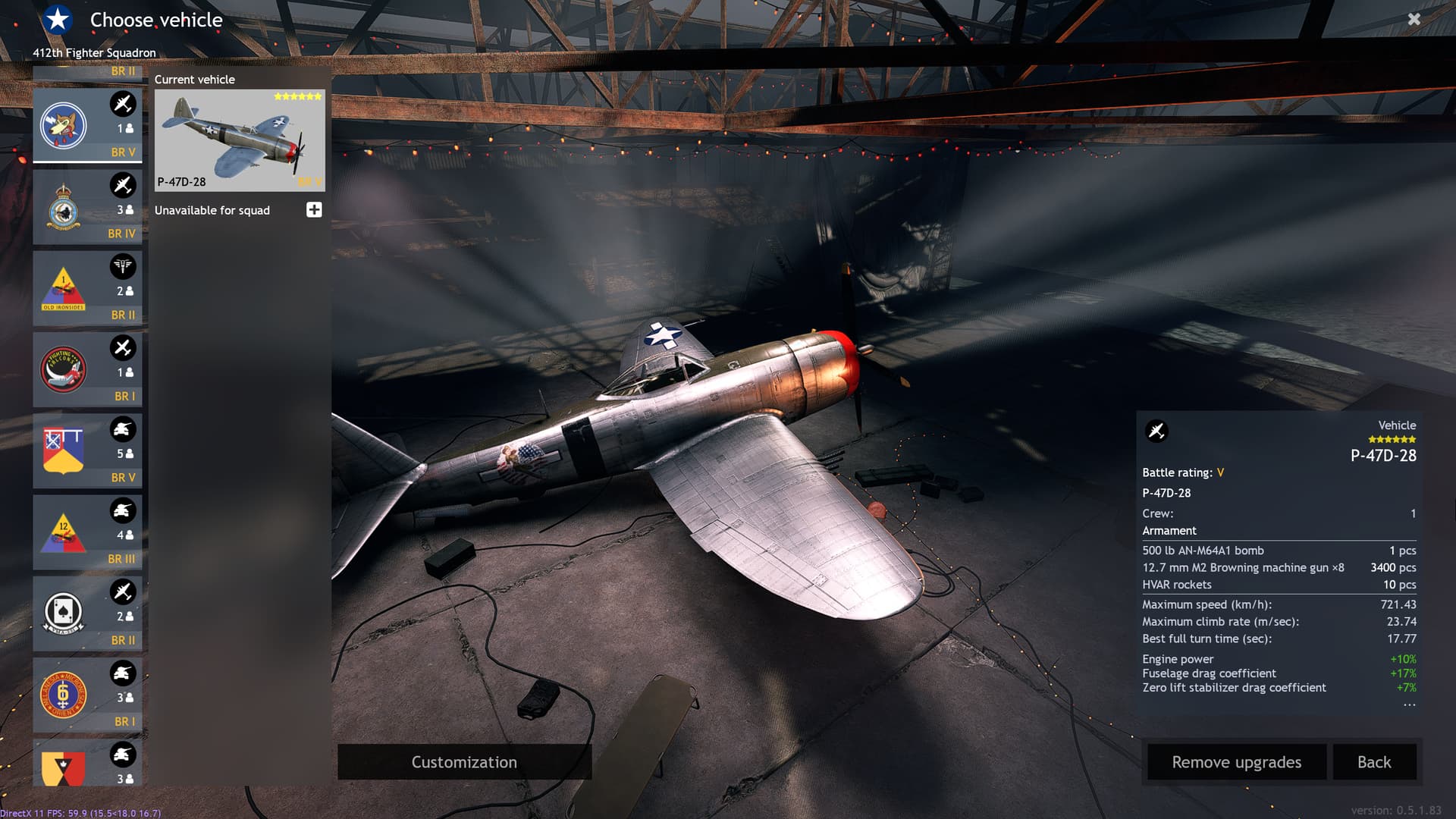Choose the crowned badge squad with BR IV

coord(87,206)
